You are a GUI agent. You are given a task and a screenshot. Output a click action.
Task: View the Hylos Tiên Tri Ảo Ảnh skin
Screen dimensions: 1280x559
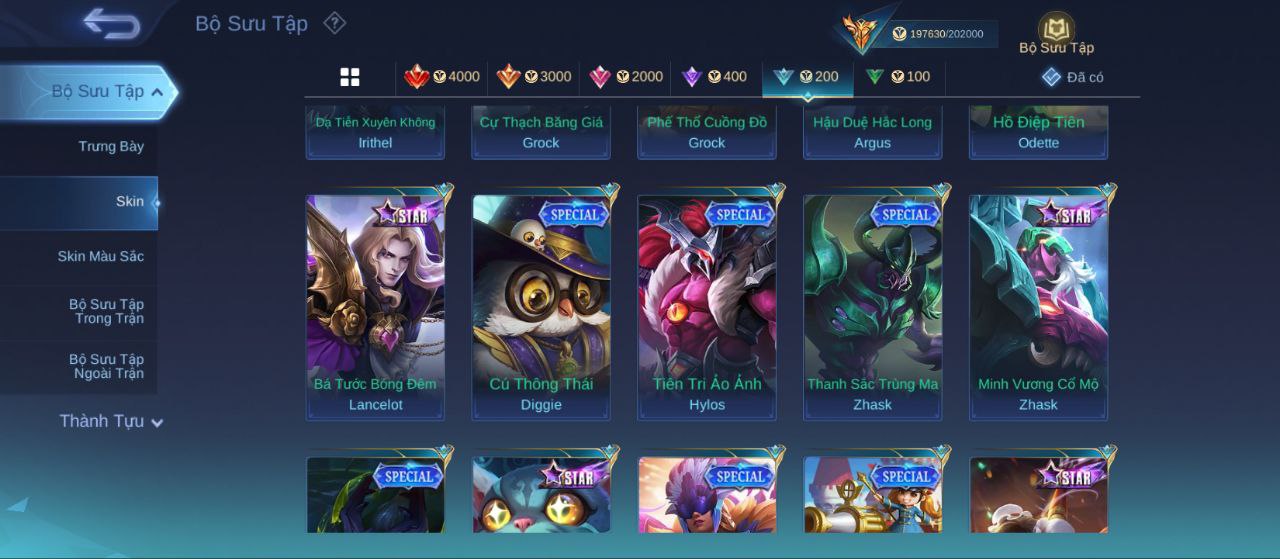click(707, 307)
